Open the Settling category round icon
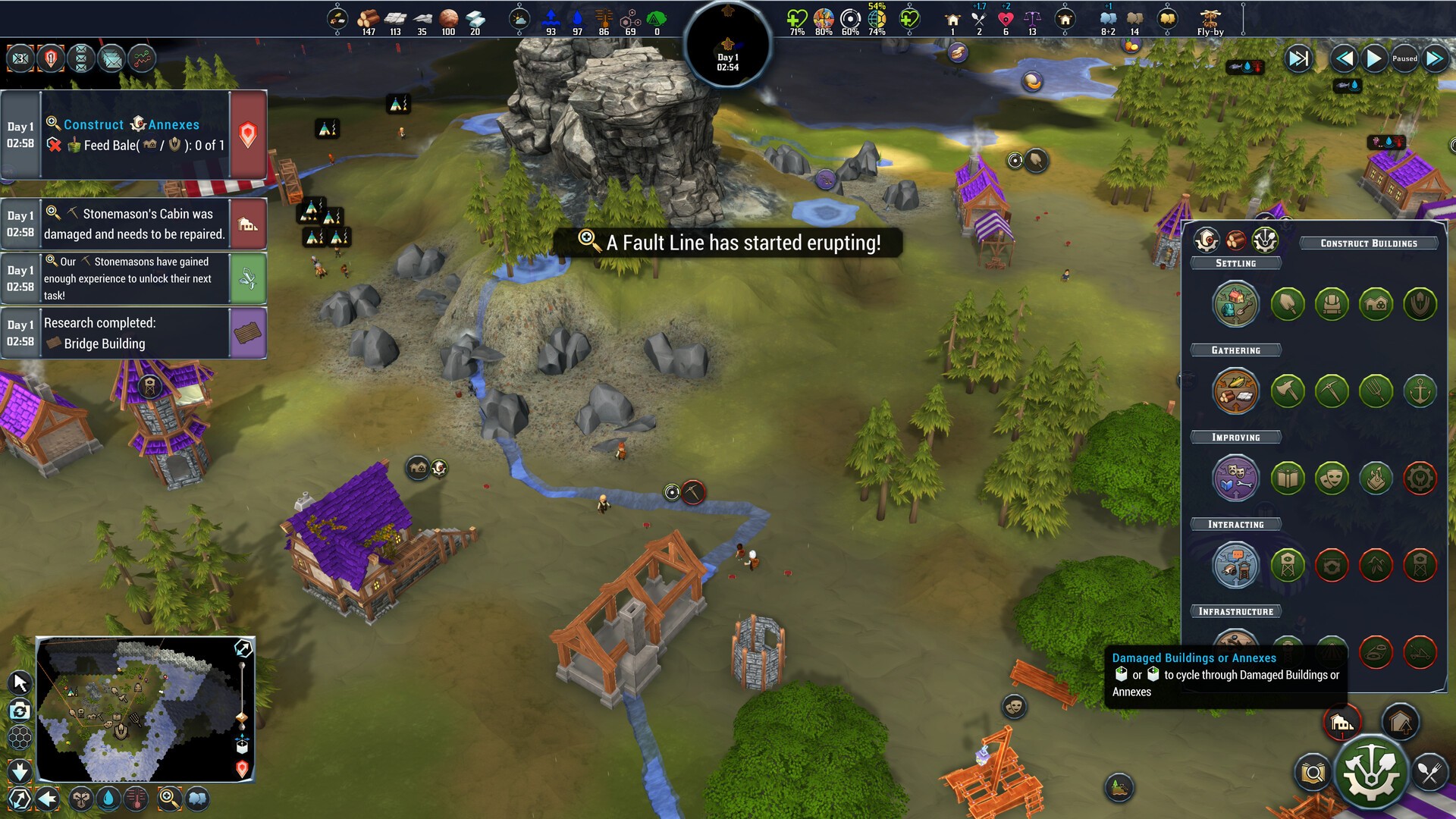Image resolution: width=1456 pixels, height=819 pixels. tap(1235, 304)
